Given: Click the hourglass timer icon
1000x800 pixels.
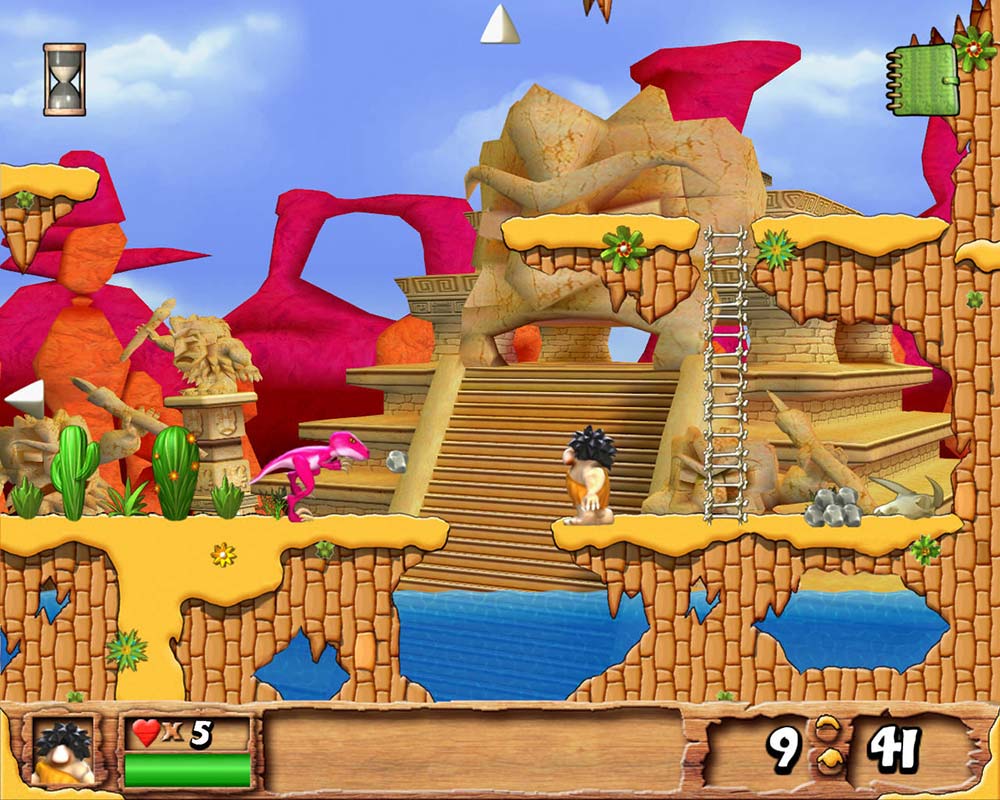Looking at the screenshot, I should [x=64, y=79].
